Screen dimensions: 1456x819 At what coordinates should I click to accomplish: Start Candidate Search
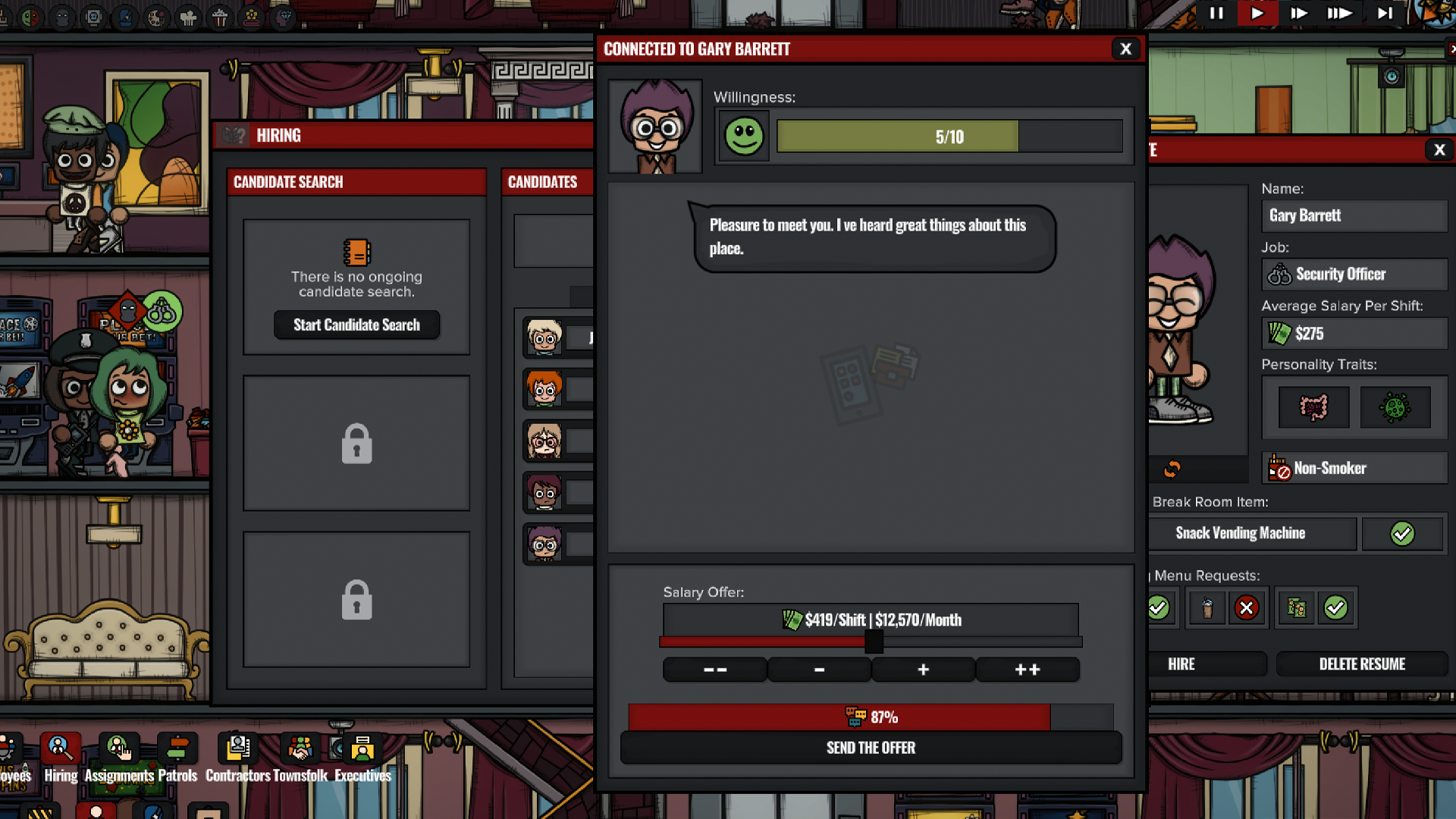tap(356, 325)
